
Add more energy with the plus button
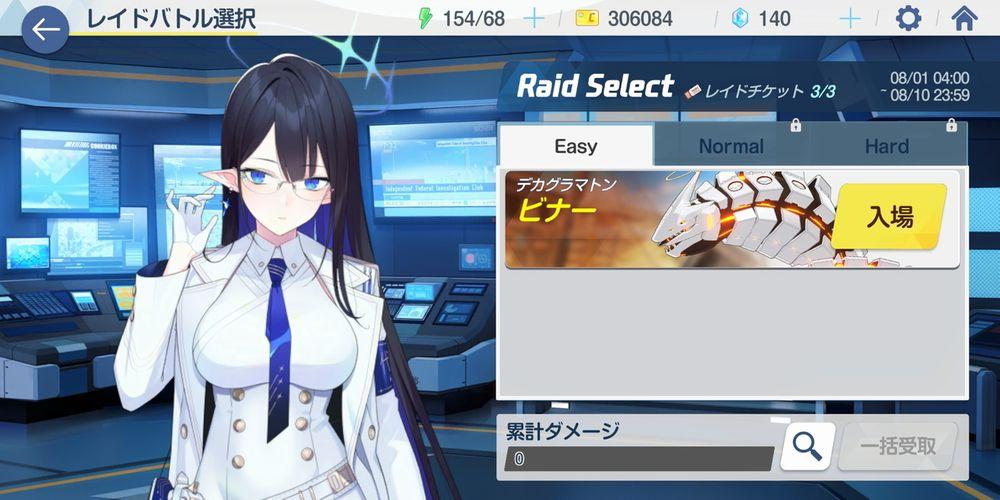[x=534, y=18]
